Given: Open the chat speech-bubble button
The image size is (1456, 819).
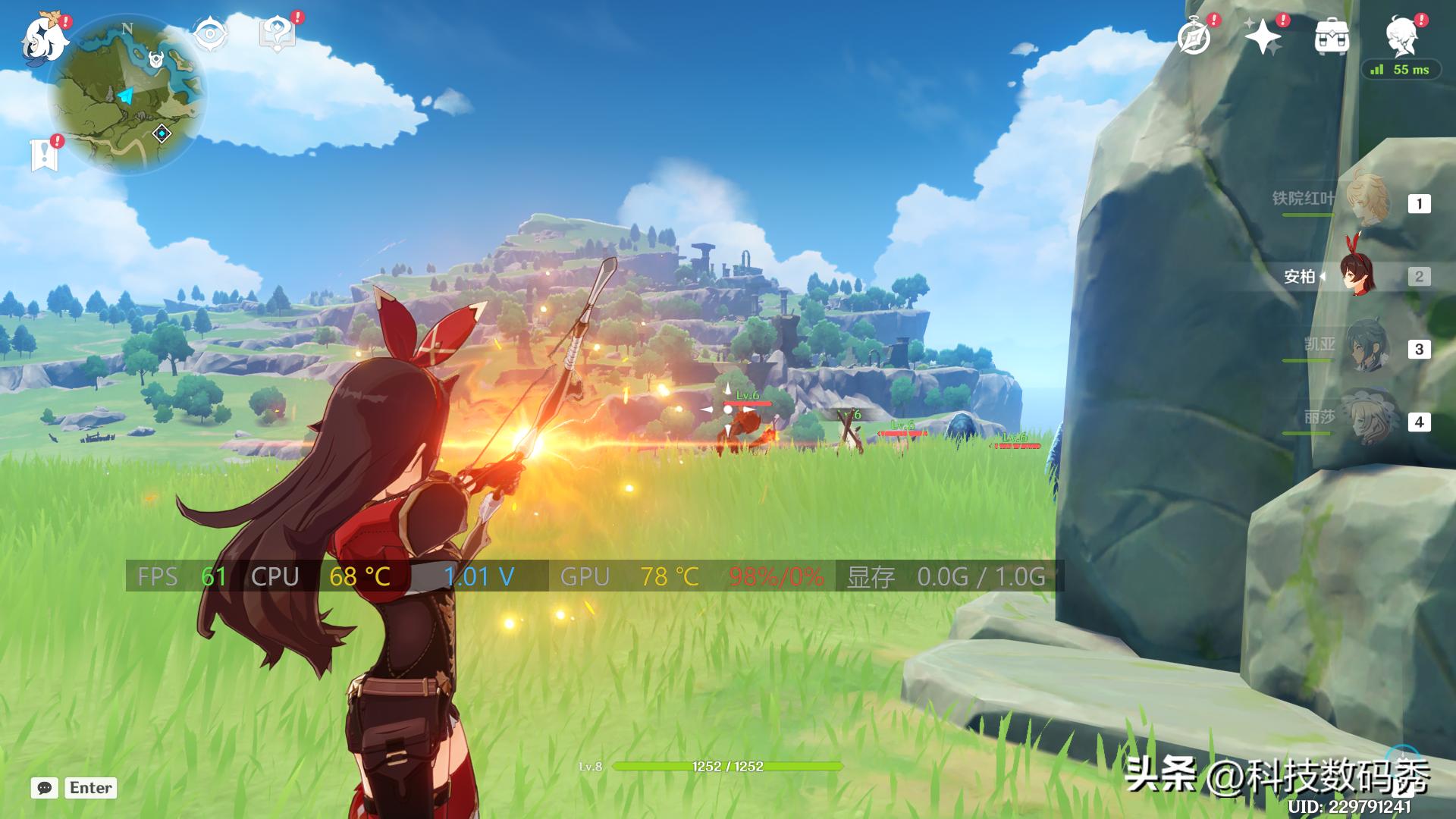Looking at the screenshot, I should [45, 788].
